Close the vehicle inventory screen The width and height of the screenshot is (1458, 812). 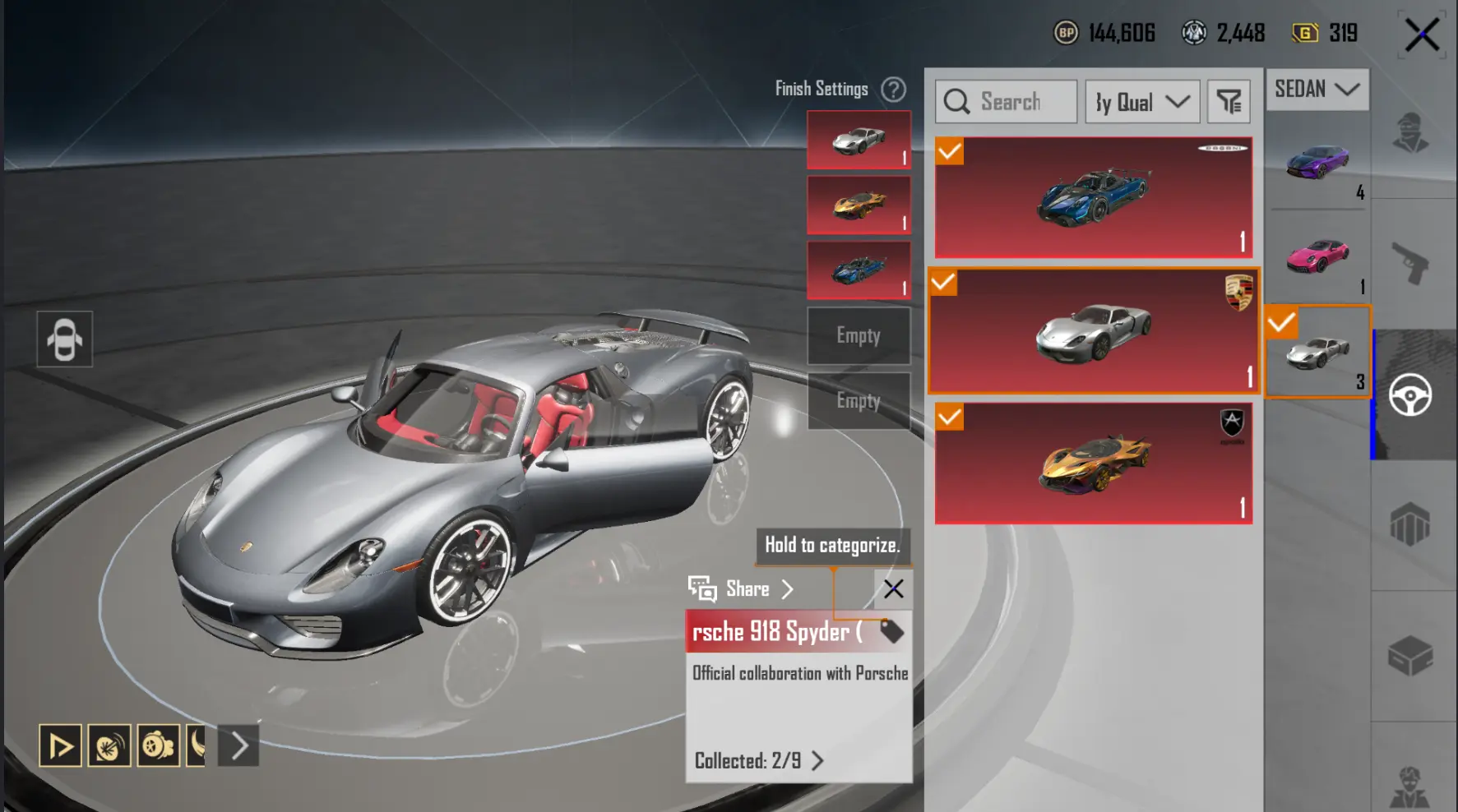(x=1422, y=35)
